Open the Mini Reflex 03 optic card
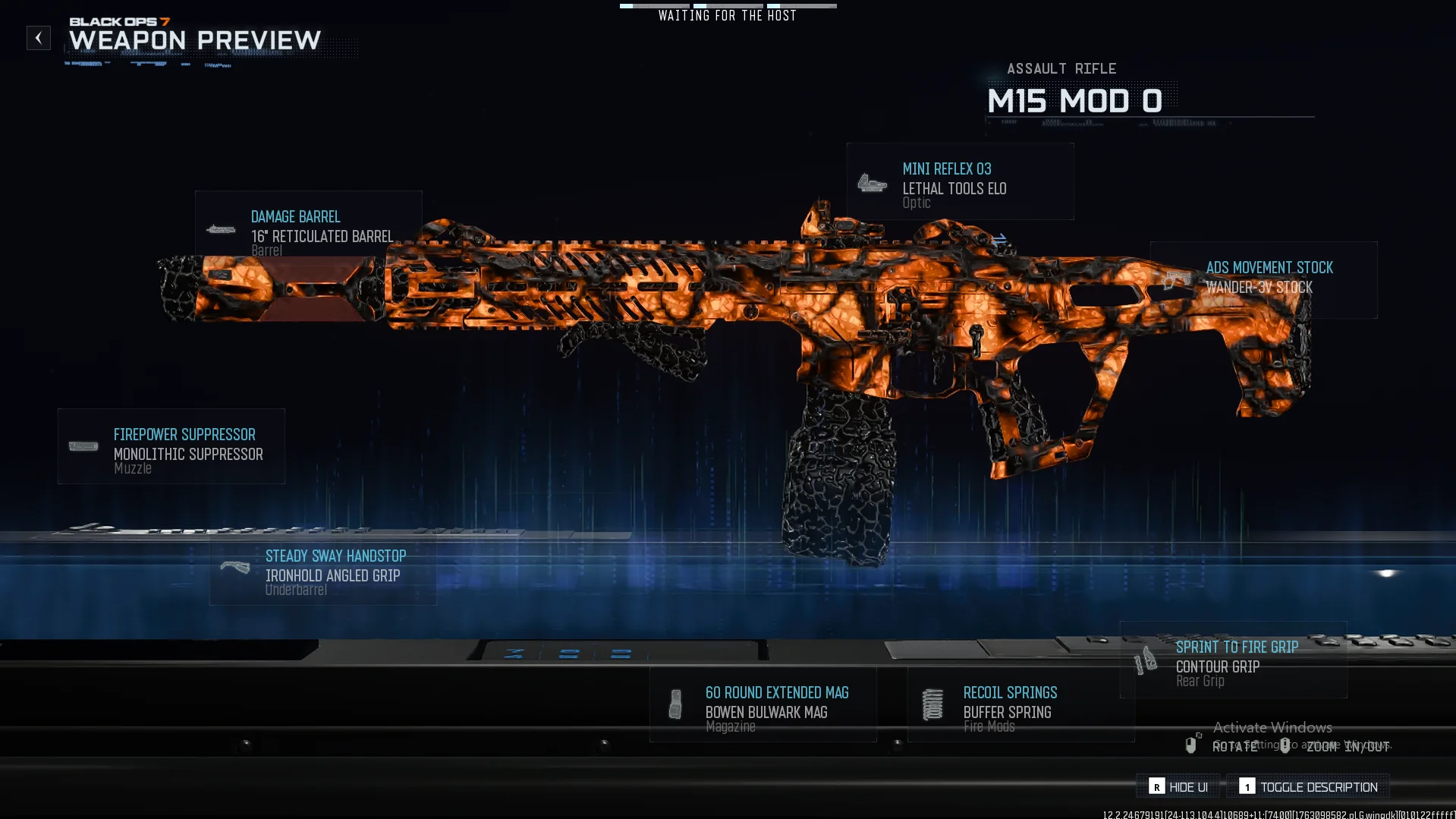This screenshot has height=819, width=1456. [960, 182]
